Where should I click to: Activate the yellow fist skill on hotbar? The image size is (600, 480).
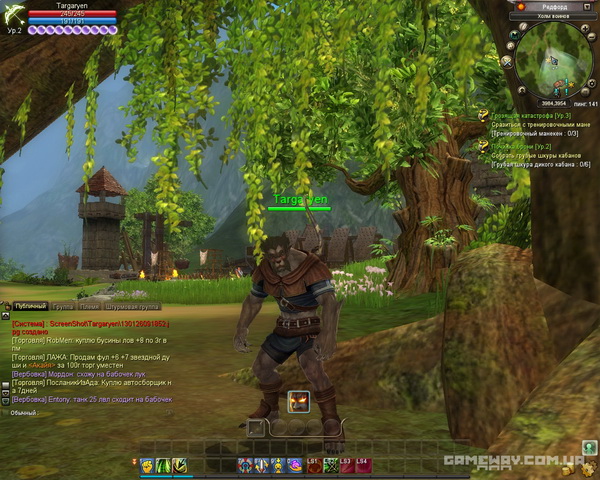tap(146, 465)
